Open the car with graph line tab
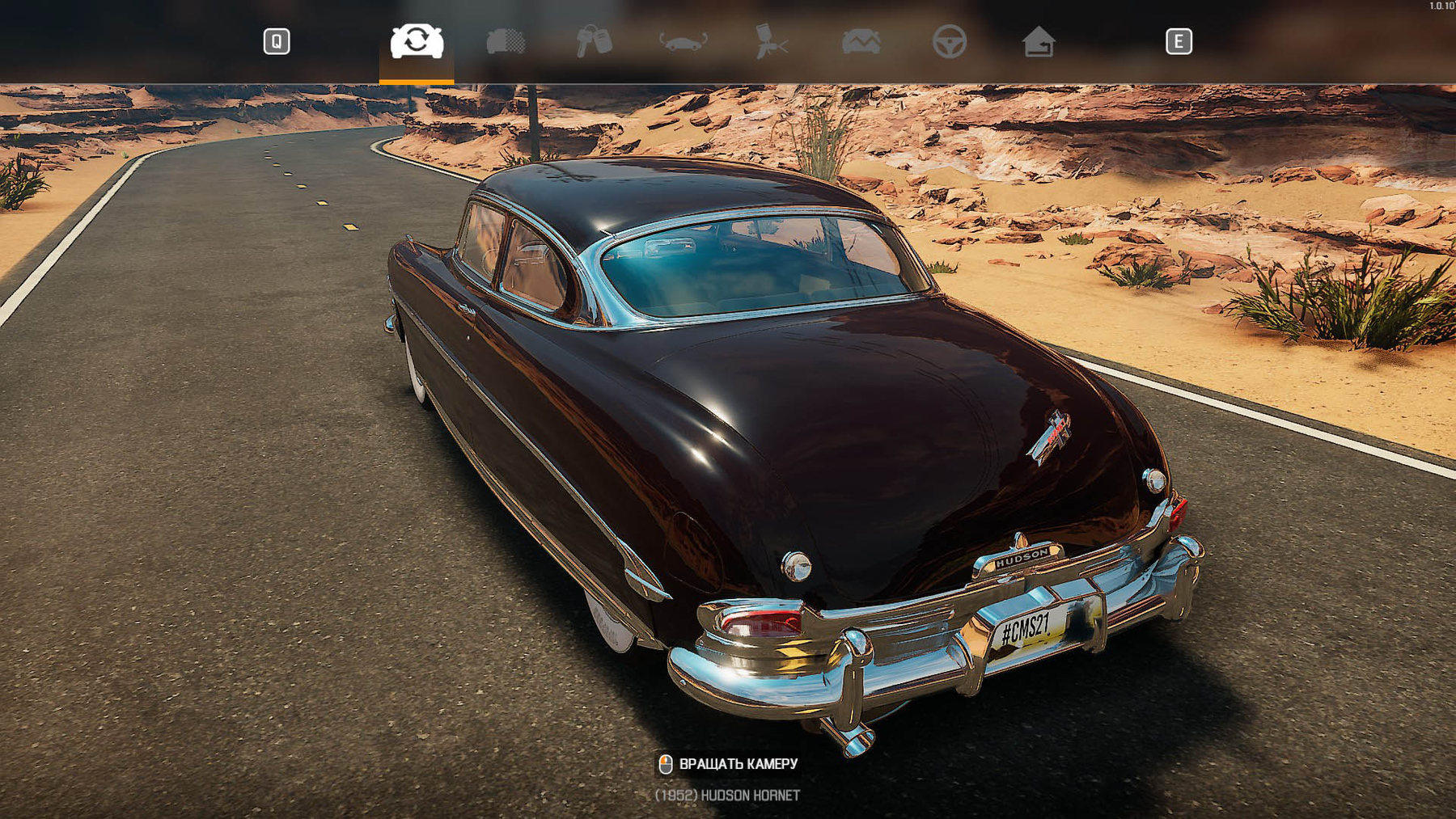The image size is (1456, 819). (861, 41)
